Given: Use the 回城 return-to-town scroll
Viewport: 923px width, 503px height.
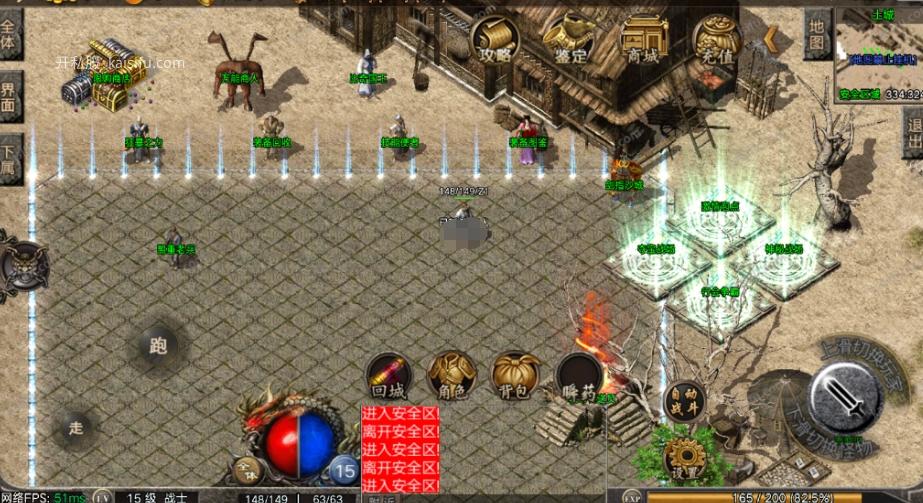Looking at the screenshot, I should pyautogui.click(x=387, y=376).
